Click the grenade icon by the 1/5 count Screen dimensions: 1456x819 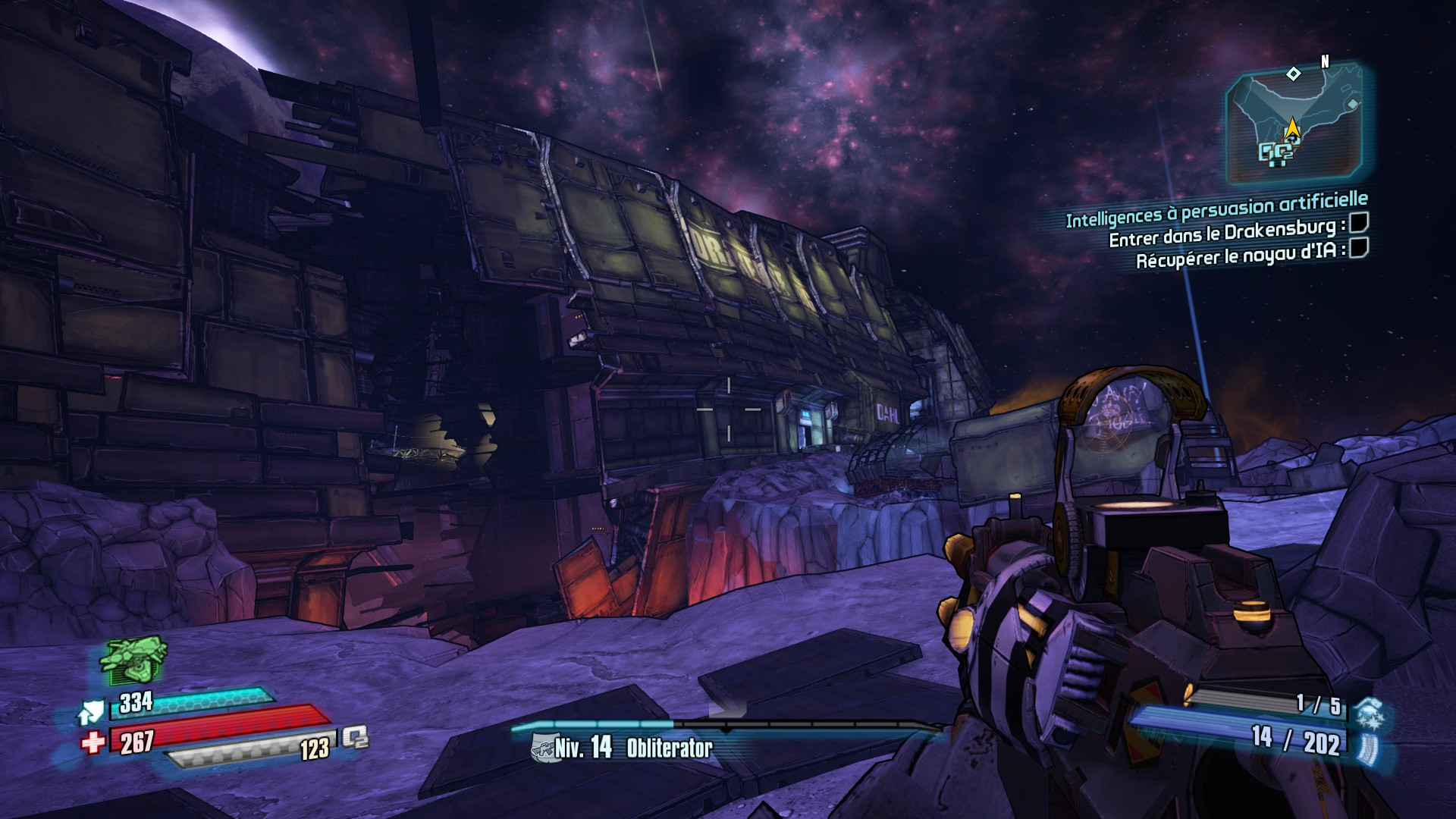[1370, 713]
